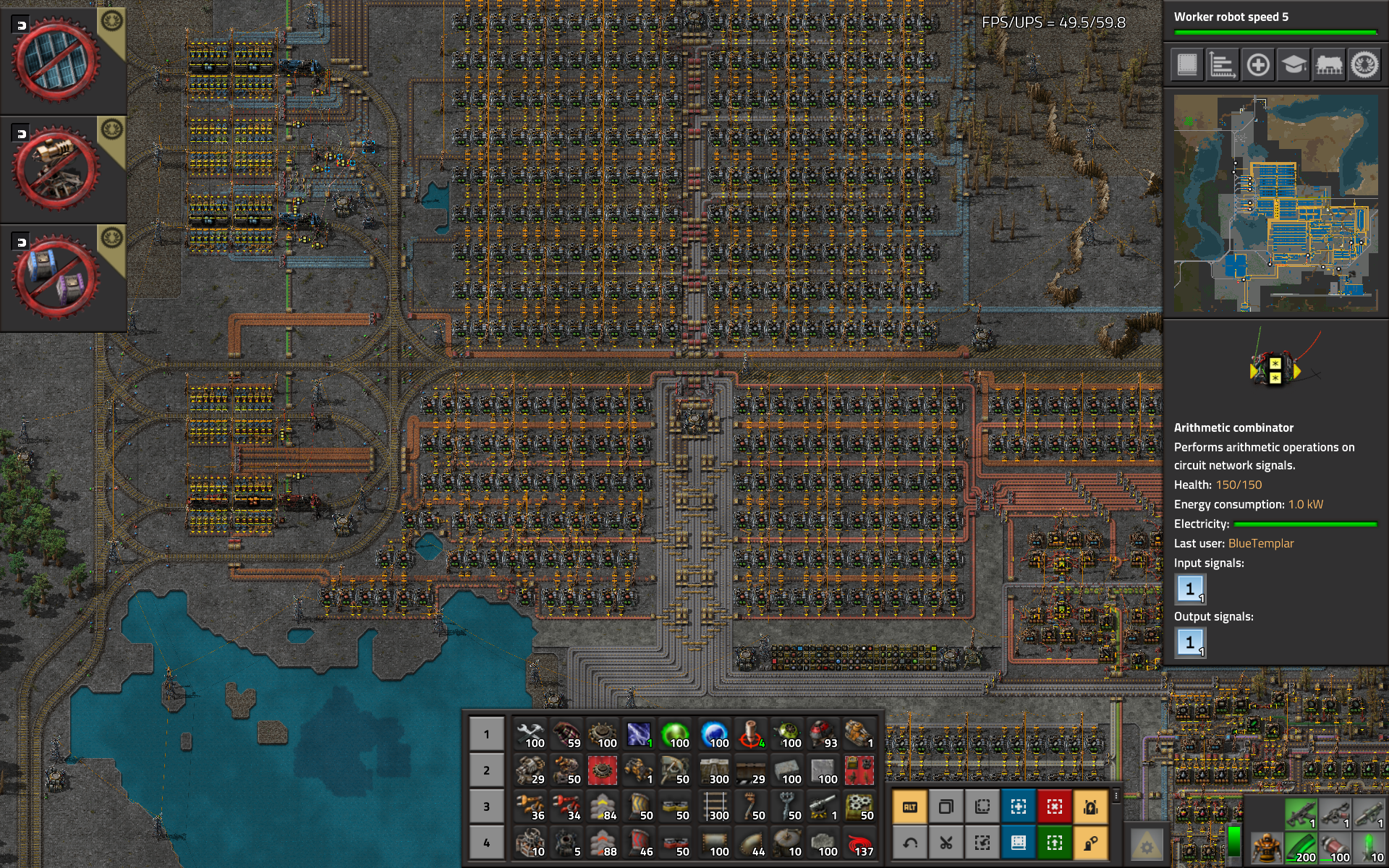Select the grenade slot showing 59
The height and width of the screenshot is (868, 1389).
pyautogui.click(x=566, y=734)
